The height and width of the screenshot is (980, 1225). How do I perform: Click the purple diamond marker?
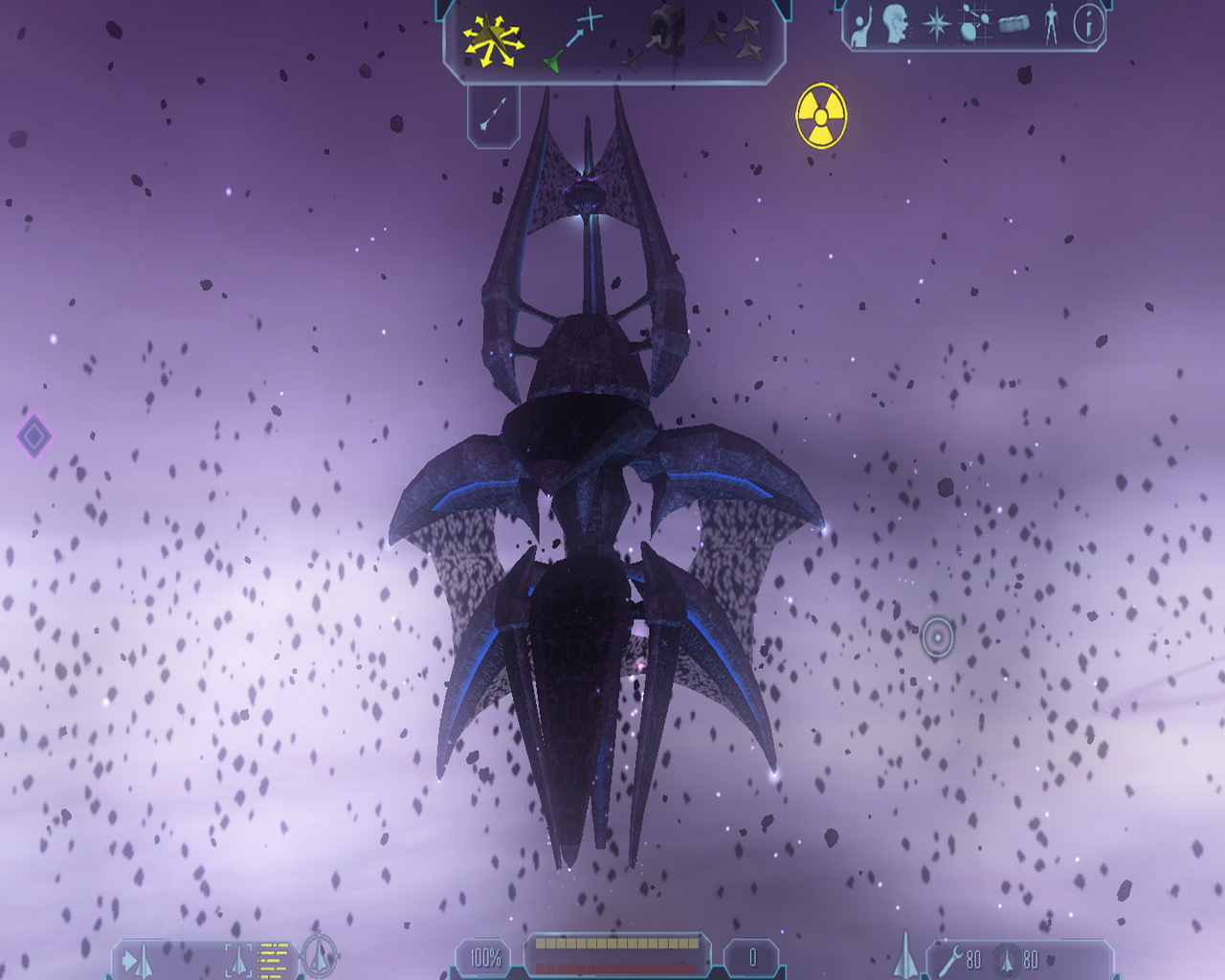pyautogui.click(x=34, y=436)
